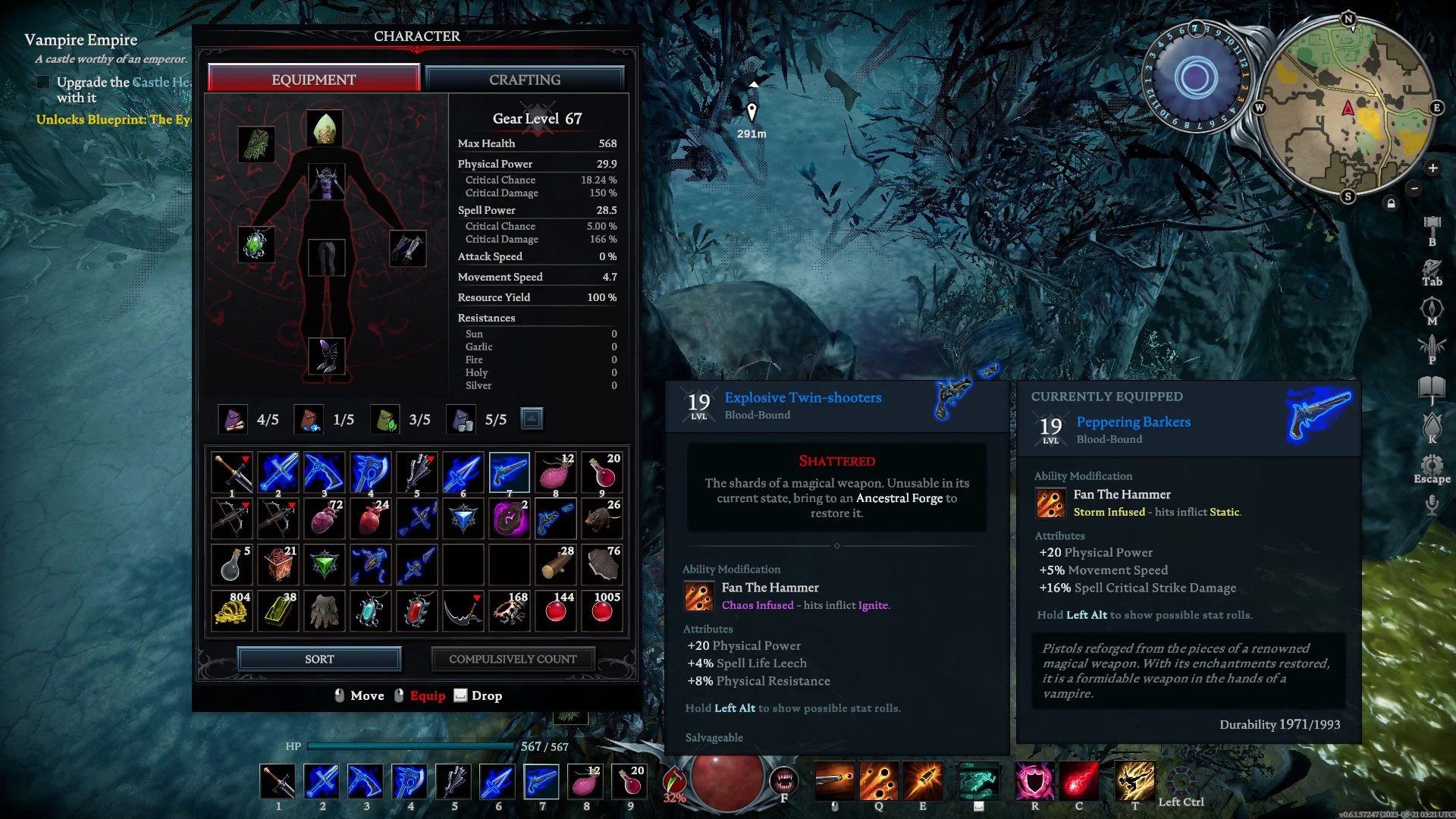Click the equipped boots slot
The width and height of the screenshot is (1456, 819).
click(327, 356)
